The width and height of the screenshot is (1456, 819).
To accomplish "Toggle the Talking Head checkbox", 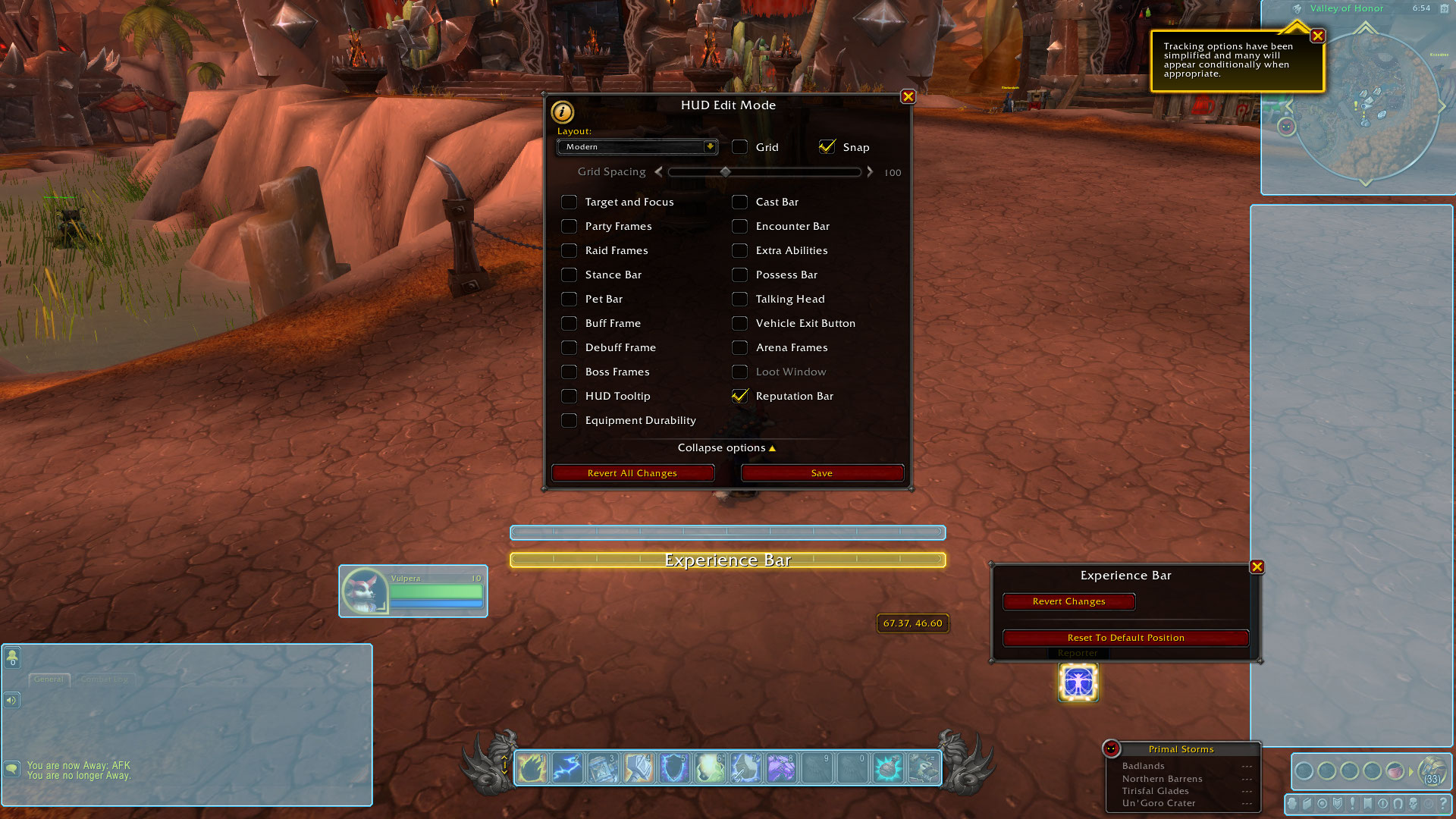I will (x=739, y=299).
